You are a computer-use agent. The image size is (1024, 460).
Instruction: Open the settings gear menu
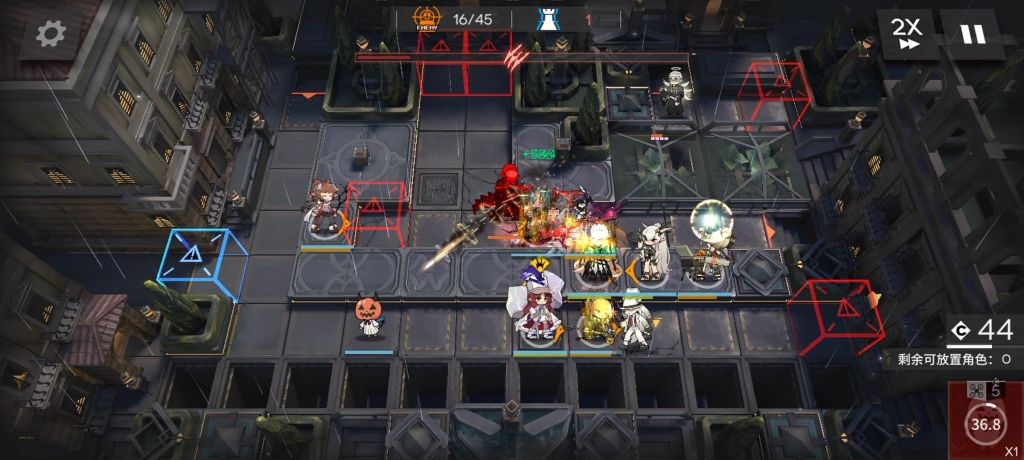pyautogui.click(x=48, y=34)
